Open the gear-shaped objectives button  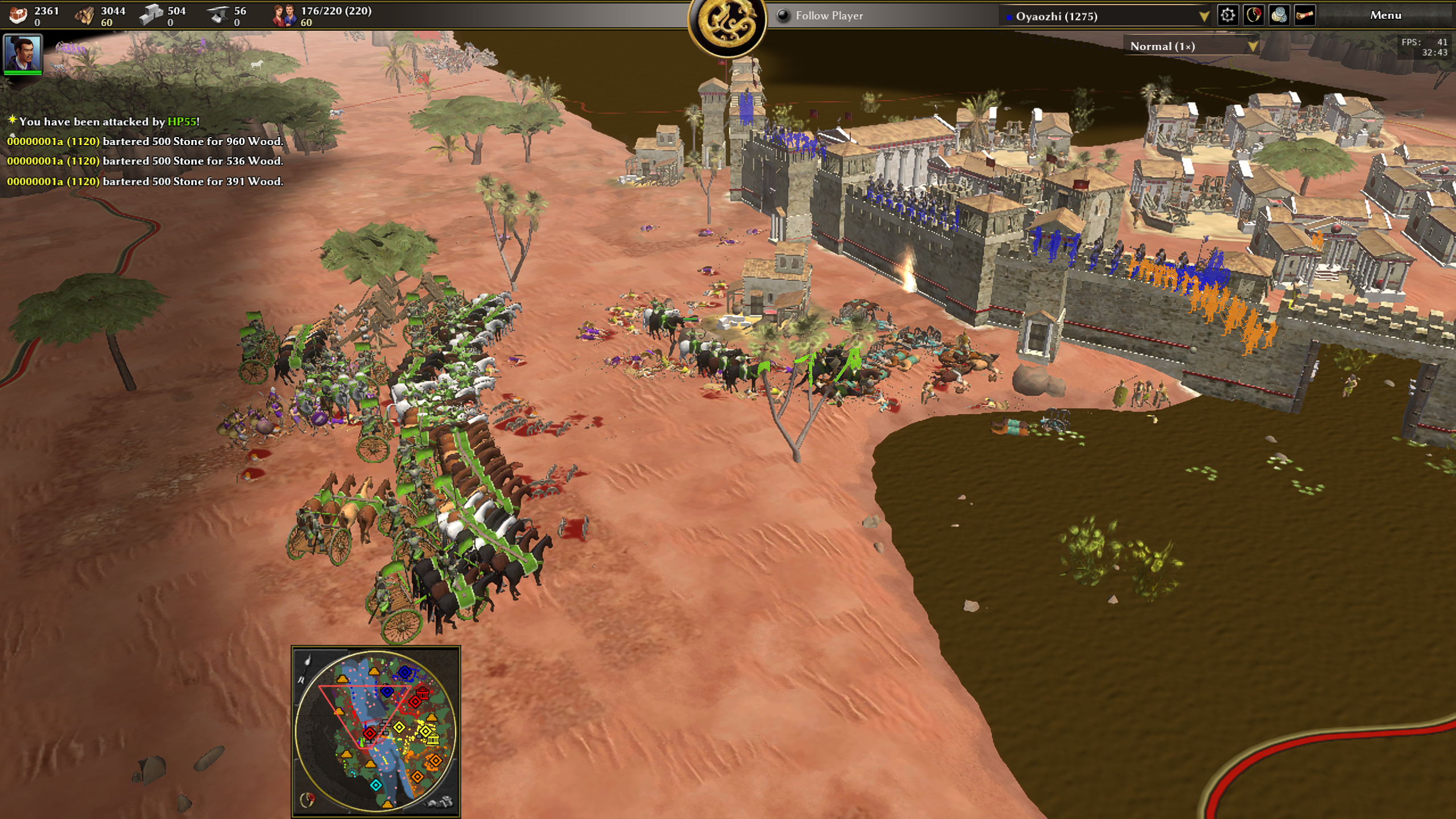coord(1227,15)
